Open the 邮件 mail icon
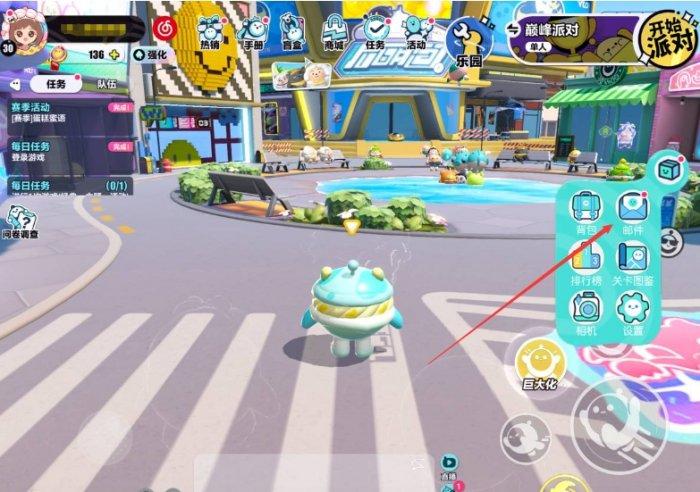The height and width of the screenshot is (492, 700). click(632, 210)
